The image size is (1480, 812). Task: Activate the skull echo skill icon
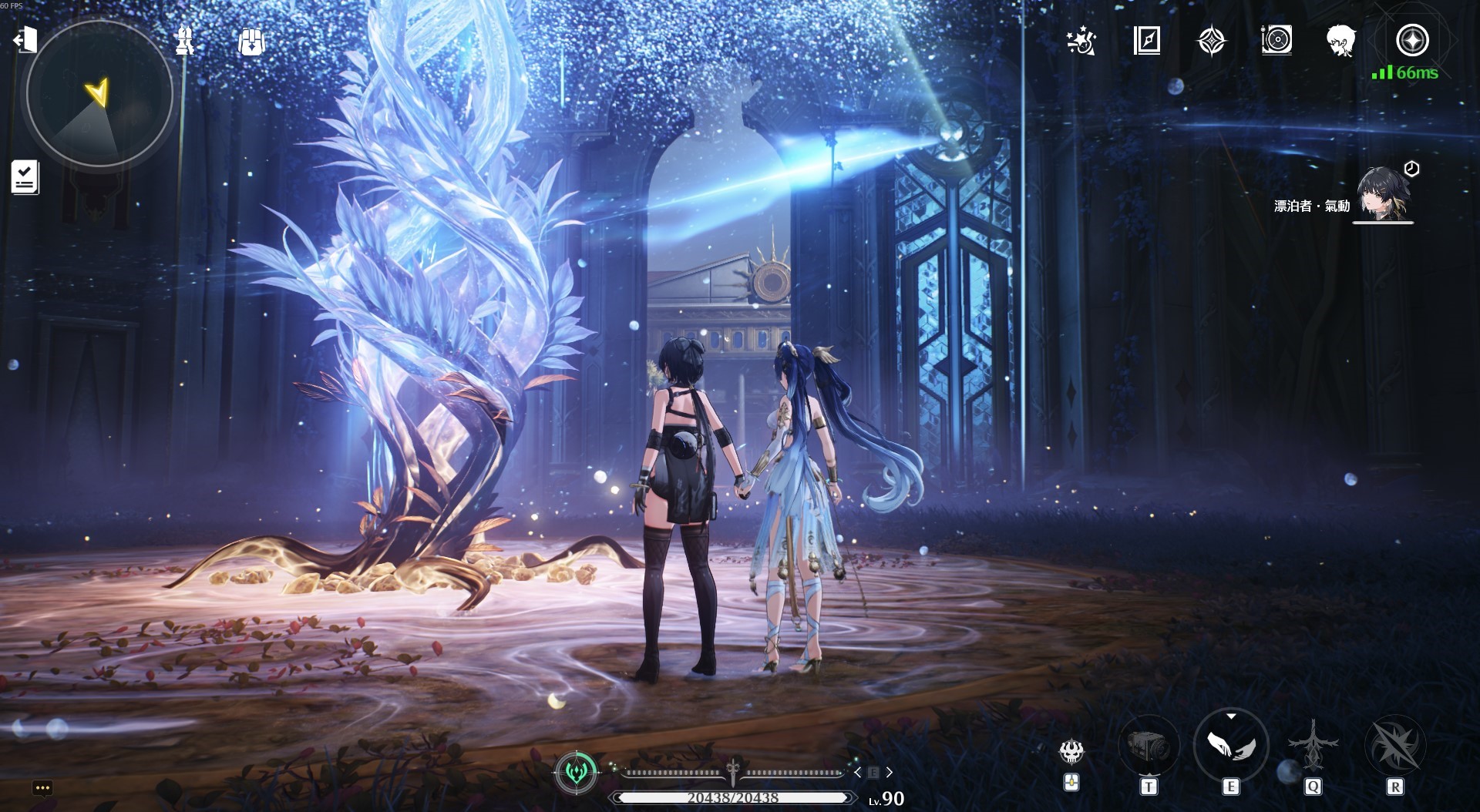(1071, 750)
